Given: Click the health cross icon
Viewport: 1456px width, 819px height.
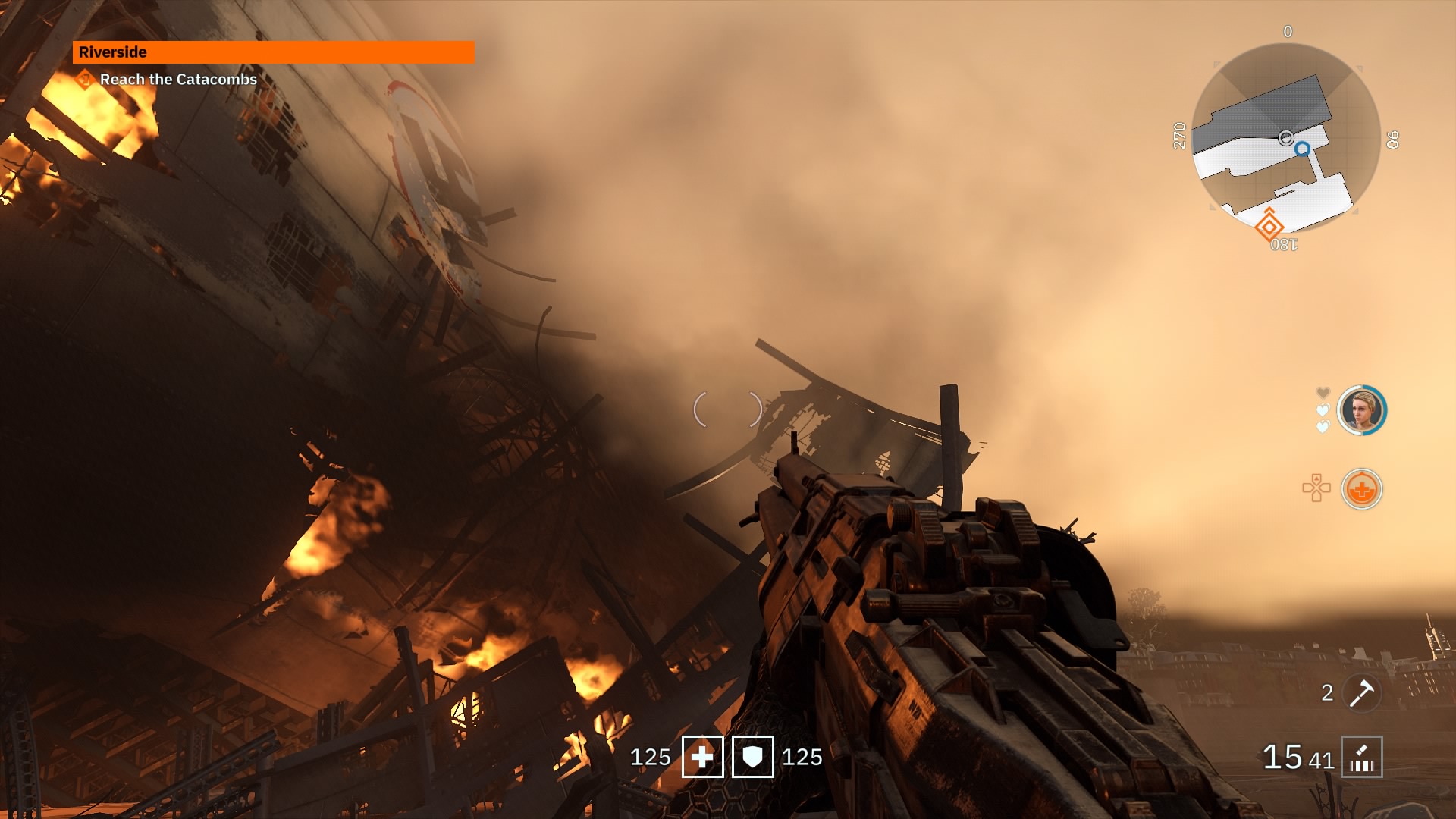Looking at the screenshot, I should click(x=702, y=757).
